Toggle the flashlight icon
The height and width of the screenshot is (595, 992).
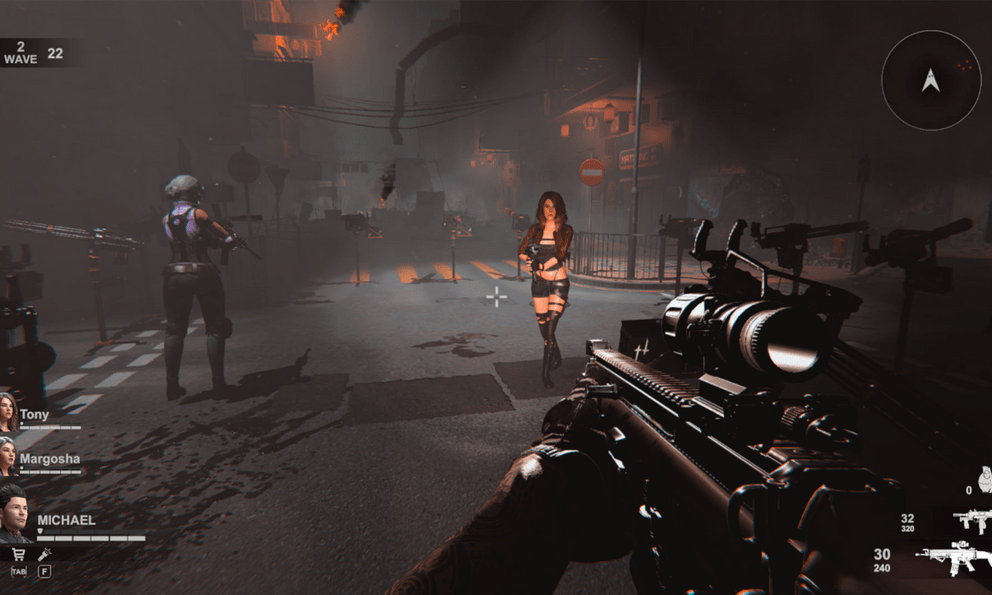click(44, 554)
